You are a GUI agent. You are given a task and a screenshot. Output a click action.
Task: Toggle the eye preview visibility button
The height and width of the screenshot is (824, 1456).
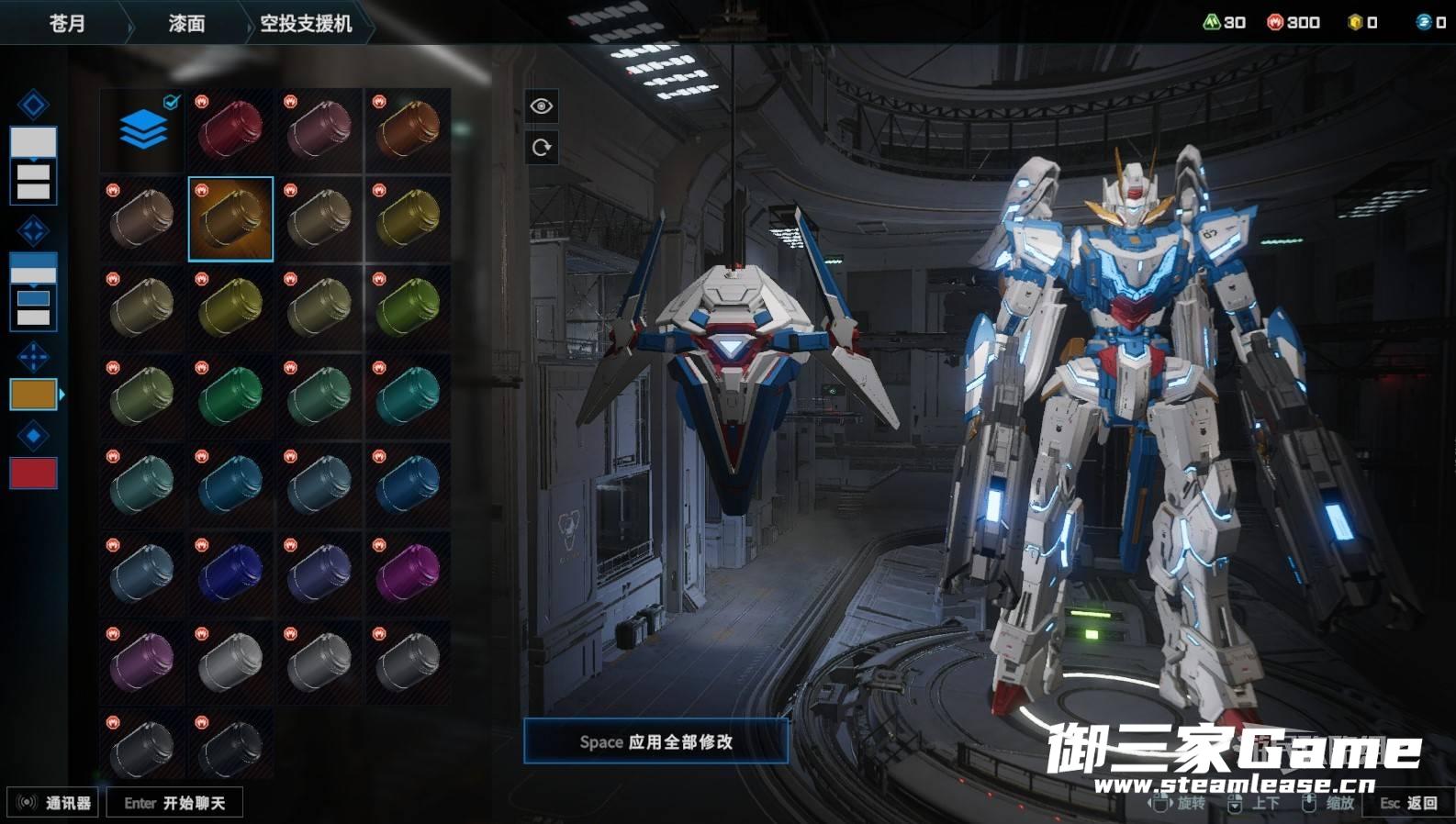pos(542,106)
